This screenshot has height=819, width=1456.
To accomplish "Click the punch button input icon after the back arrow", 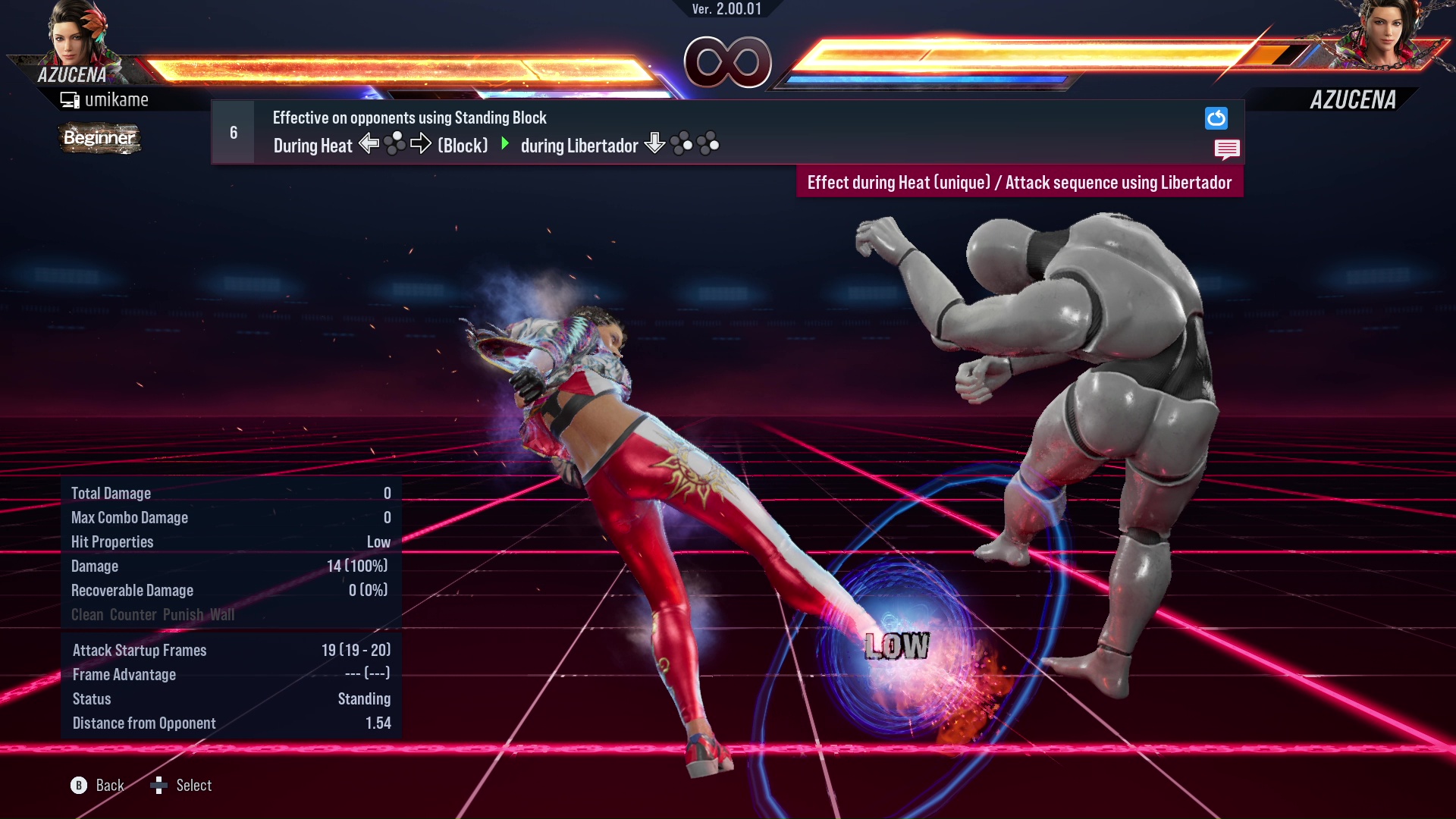I will tap(395, 143).
